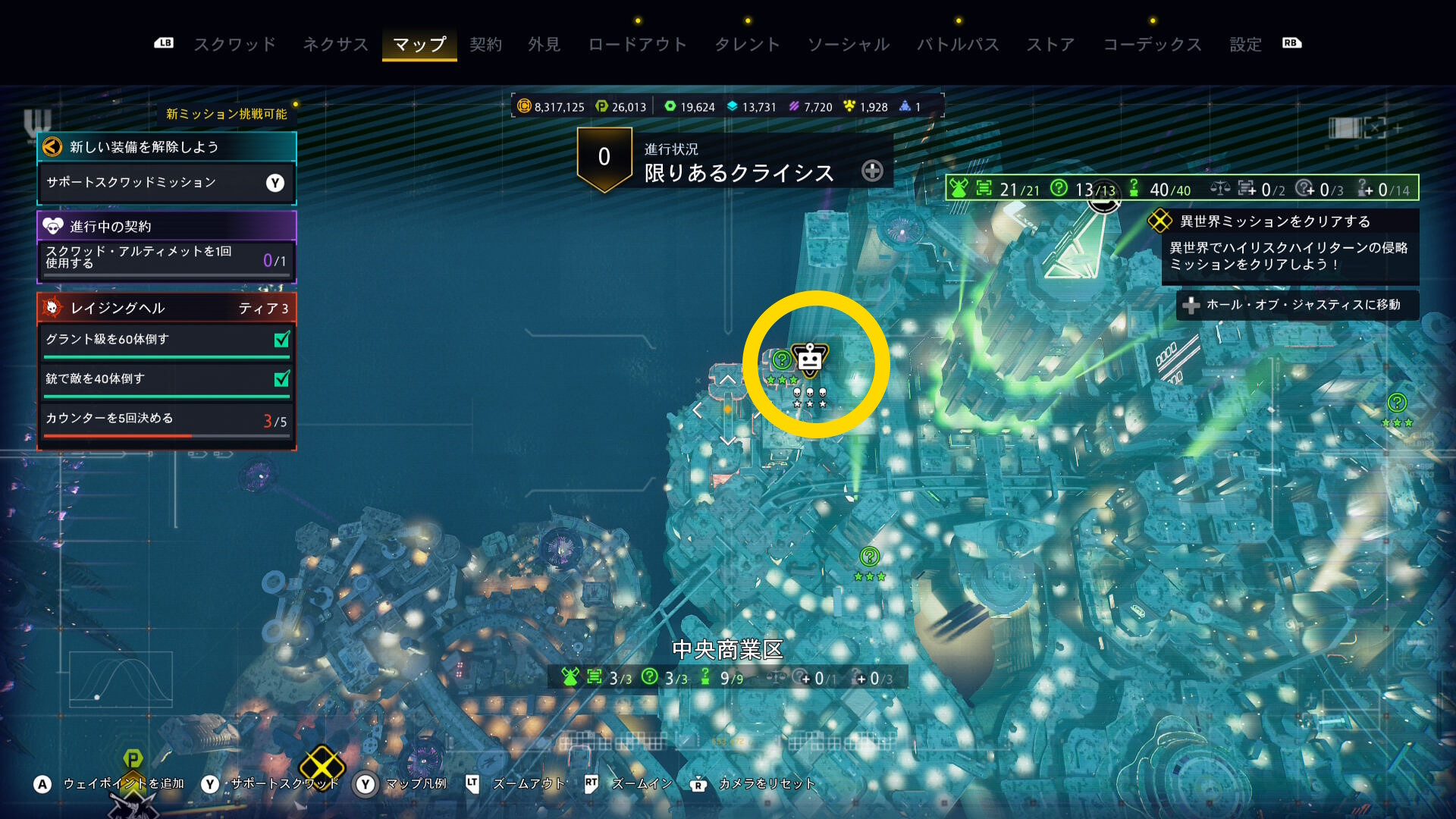Open the 新しい装備を解除しよう notification
The height and width of the screenshot is (819, 1456).
coord(166,147)
